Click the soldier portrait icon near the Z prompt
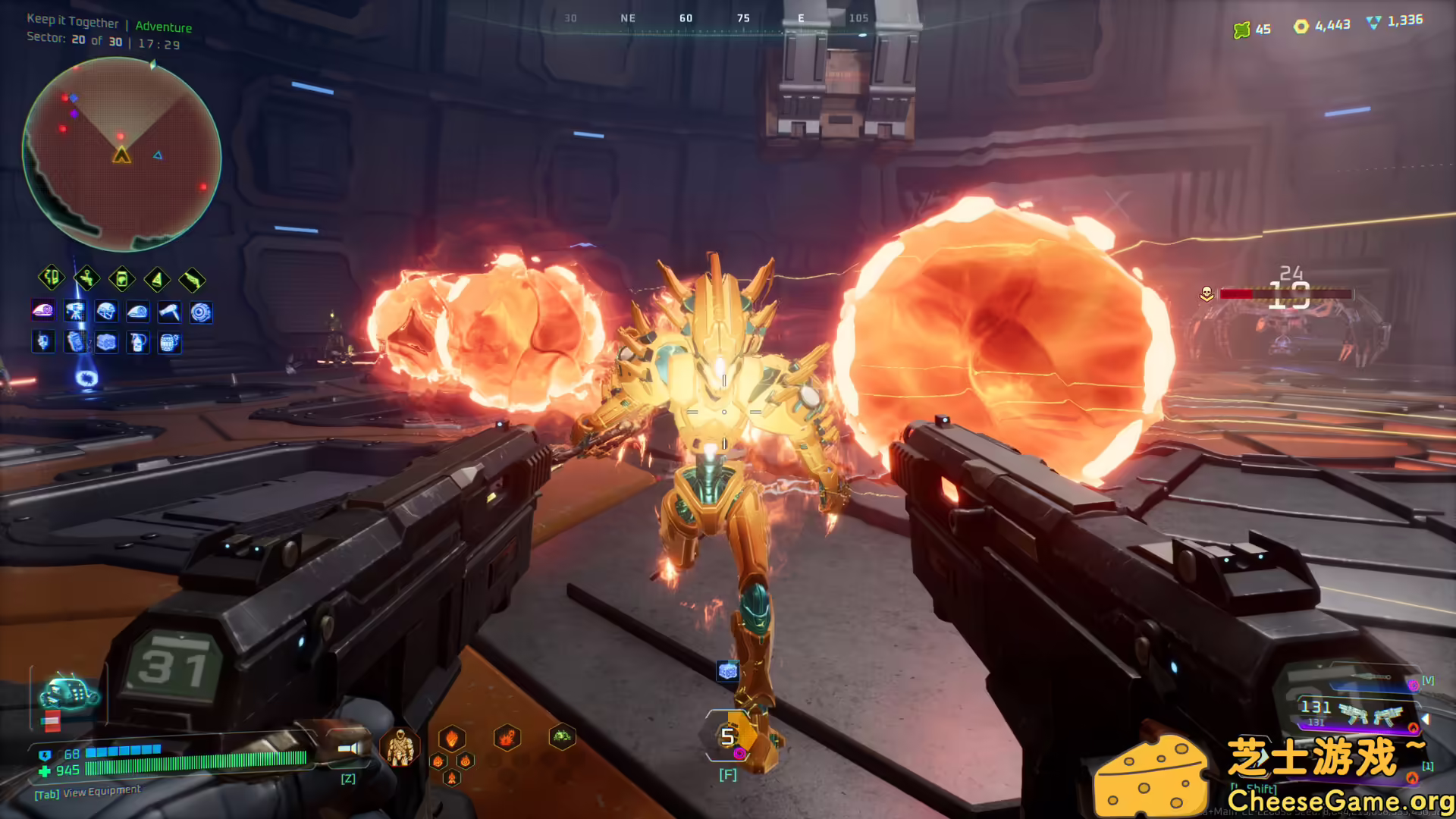 click(x=400, y=748)
